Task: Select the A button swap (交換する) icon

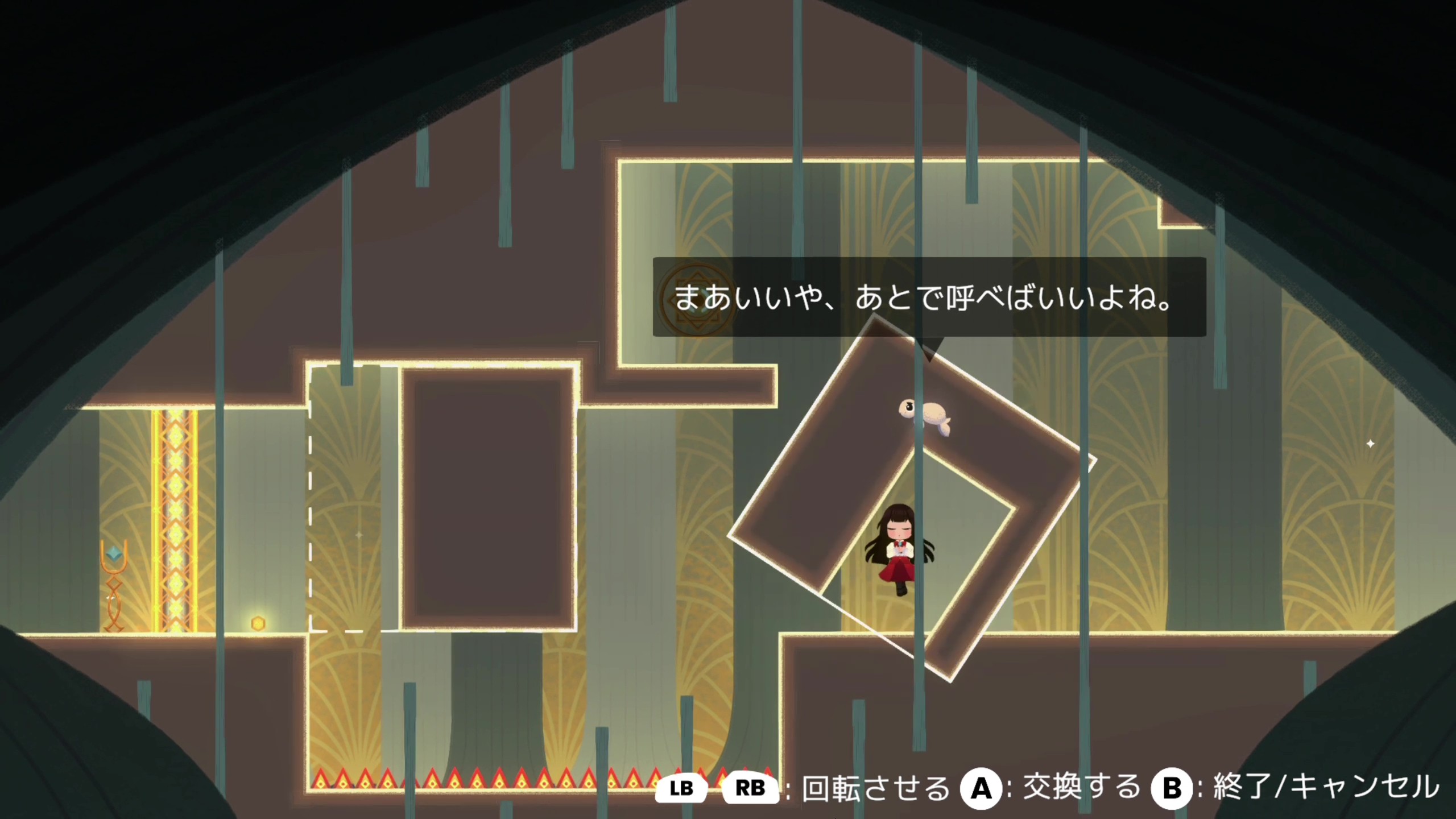Action: pos(981,788)
